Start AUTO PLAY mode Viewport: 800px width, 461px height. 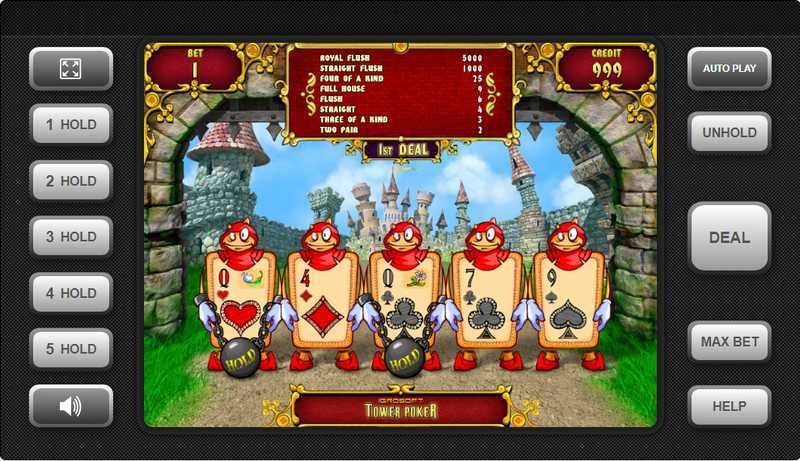coord(729,69)
